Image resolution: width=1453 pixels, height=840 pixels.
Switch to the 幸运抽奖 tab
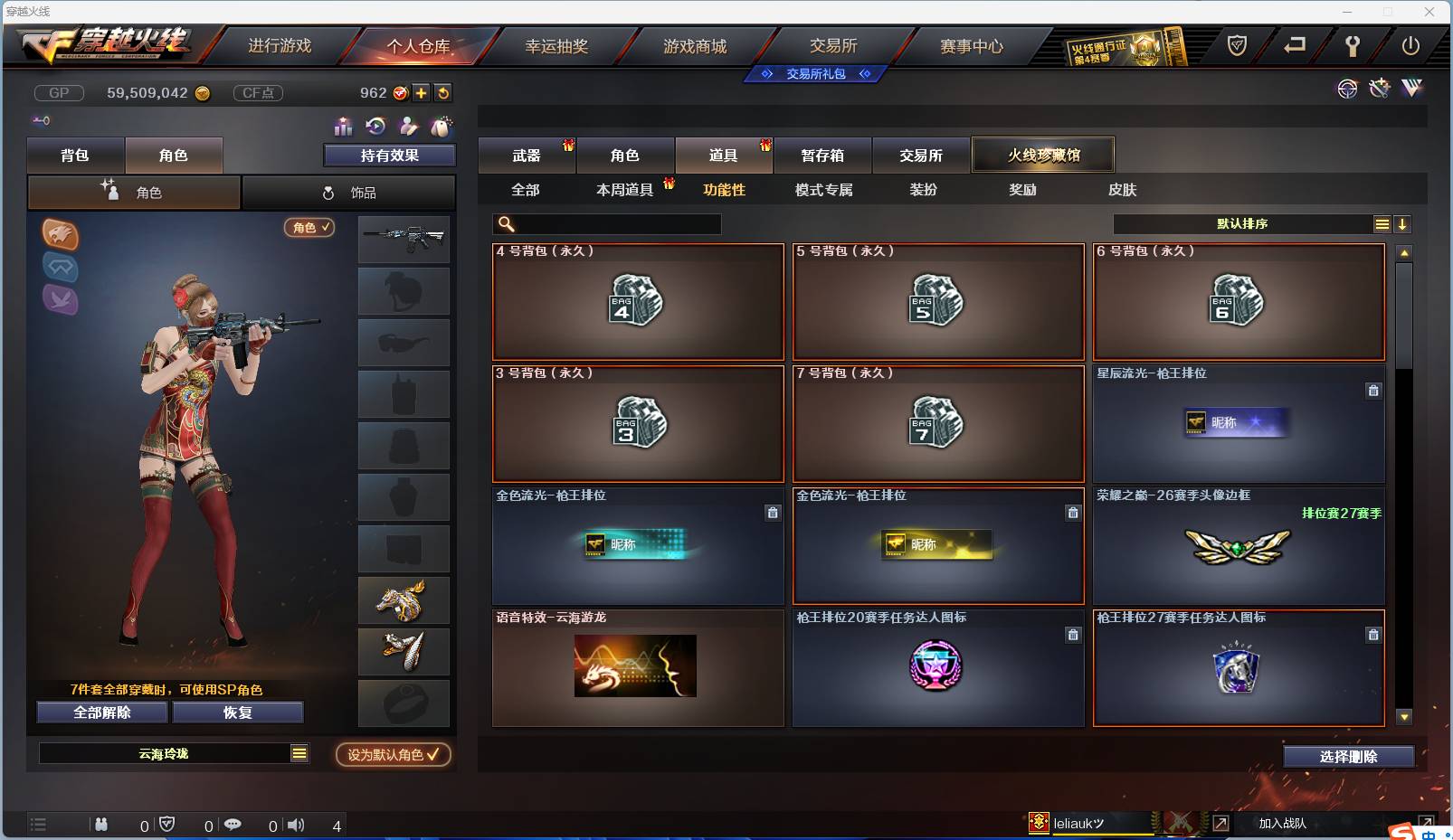point(559,46)
